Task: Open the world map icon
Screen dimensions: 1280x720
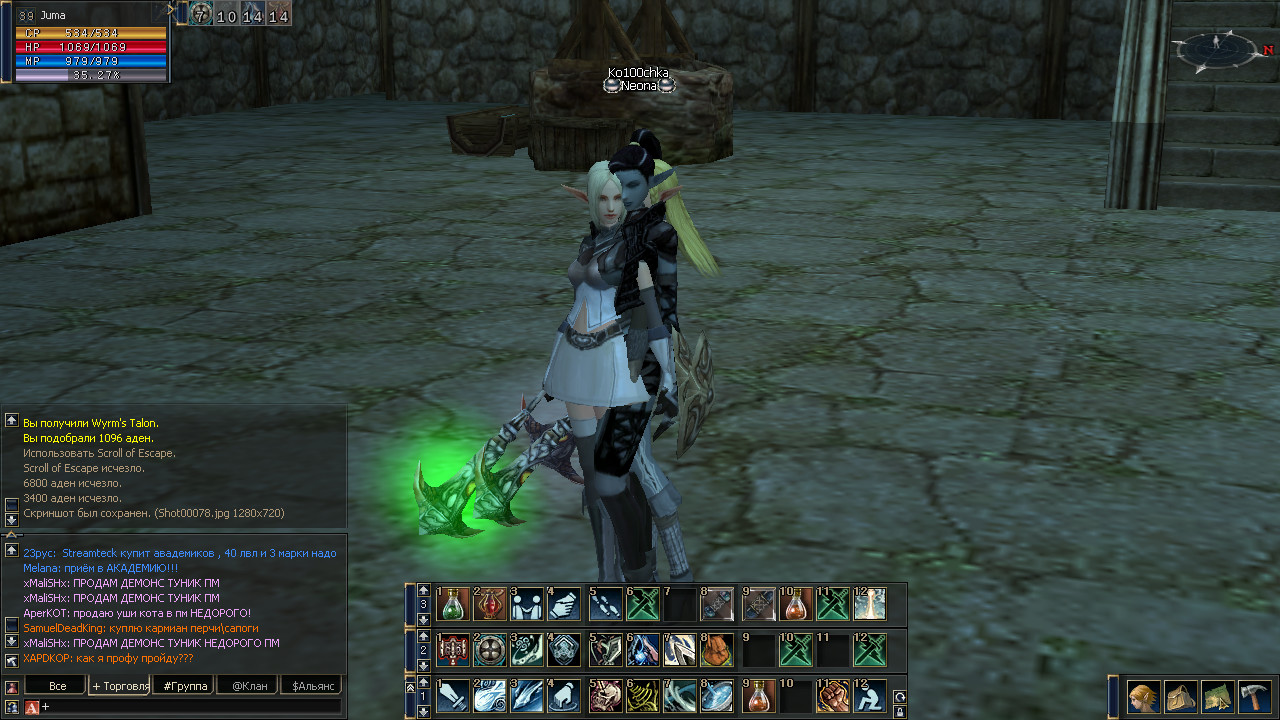Action: (1217, 696)
